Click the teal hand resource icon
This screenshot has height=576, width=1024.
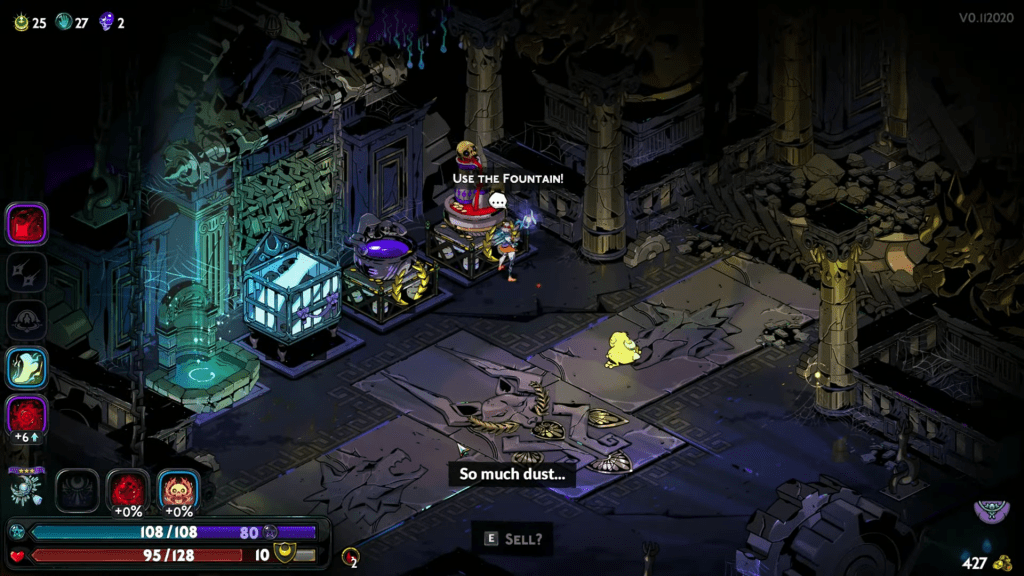pos(63,22)
